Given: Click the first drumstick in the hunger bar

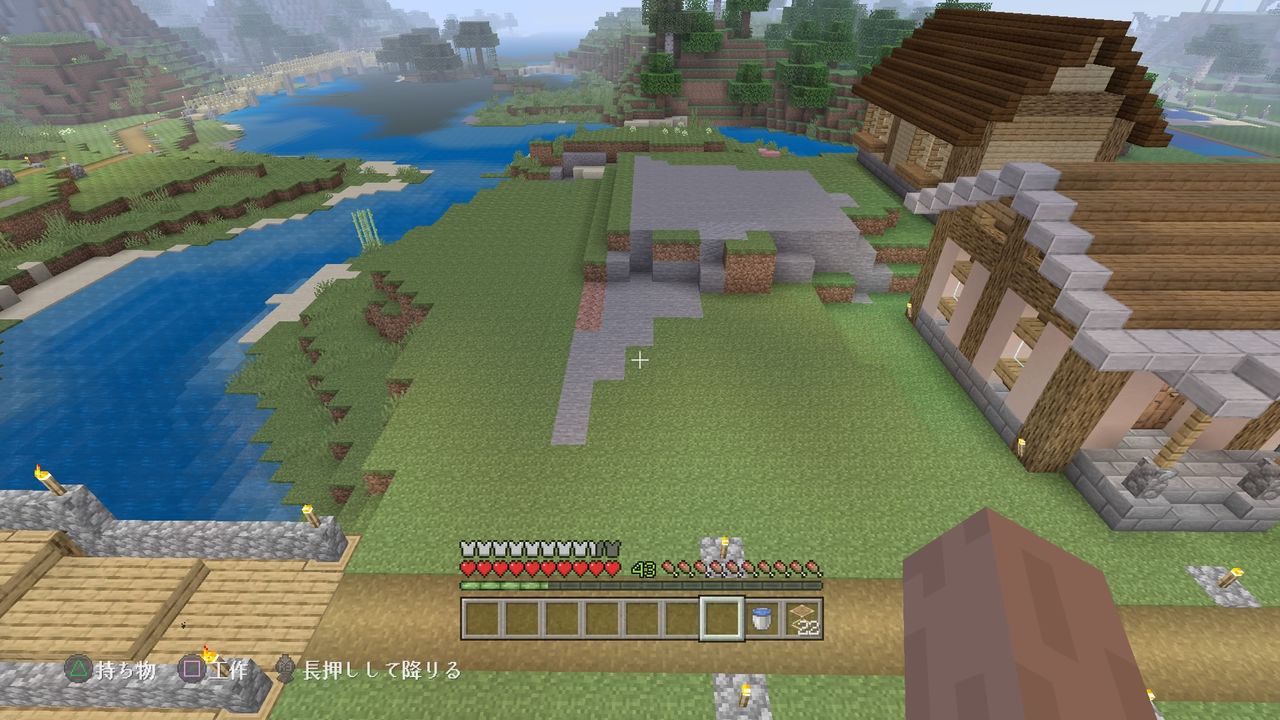Looking at the screenshot, I should click(668, 568).
